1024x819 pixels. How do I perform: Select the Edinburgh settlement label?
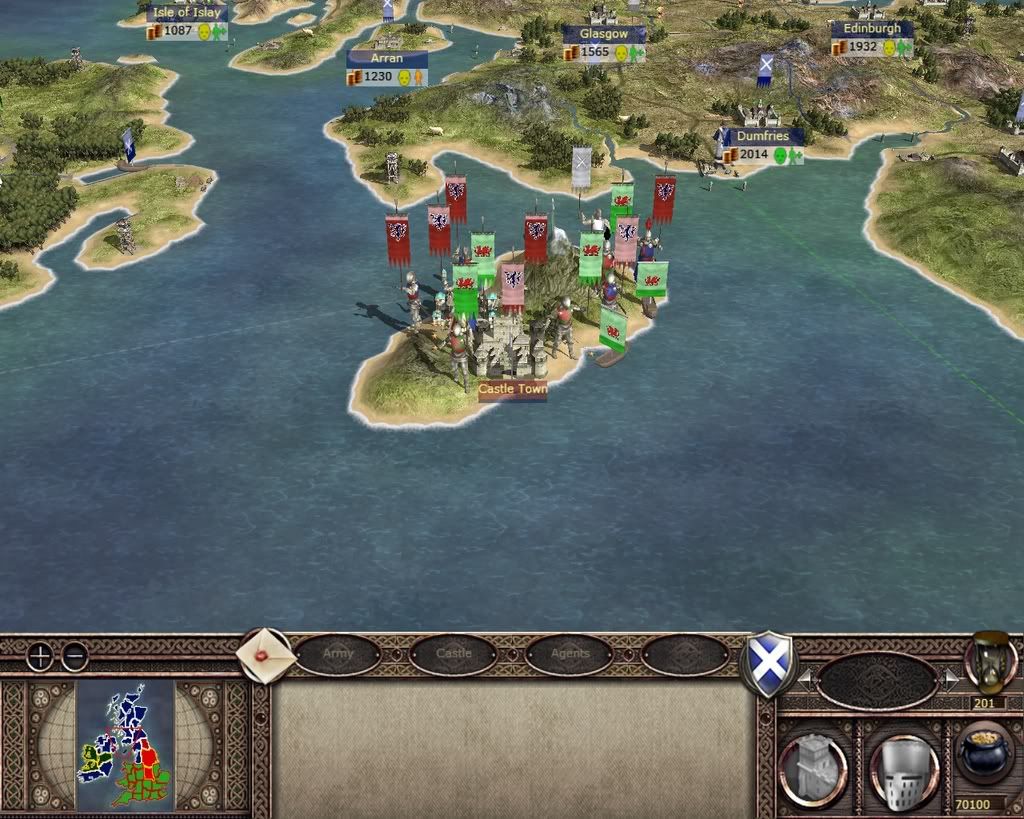pos(872,30)
